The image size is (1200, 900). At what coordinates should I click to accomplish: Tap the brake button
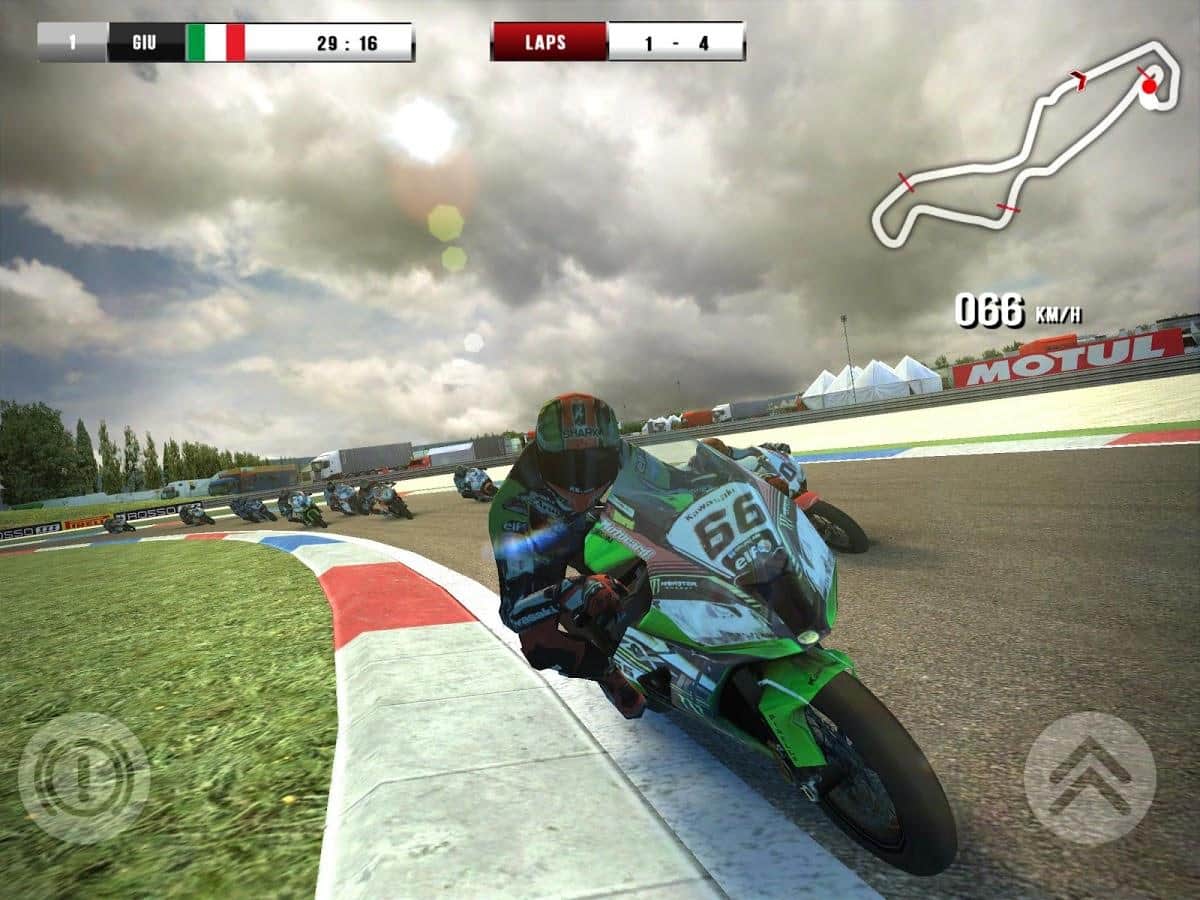click(84, 777)
